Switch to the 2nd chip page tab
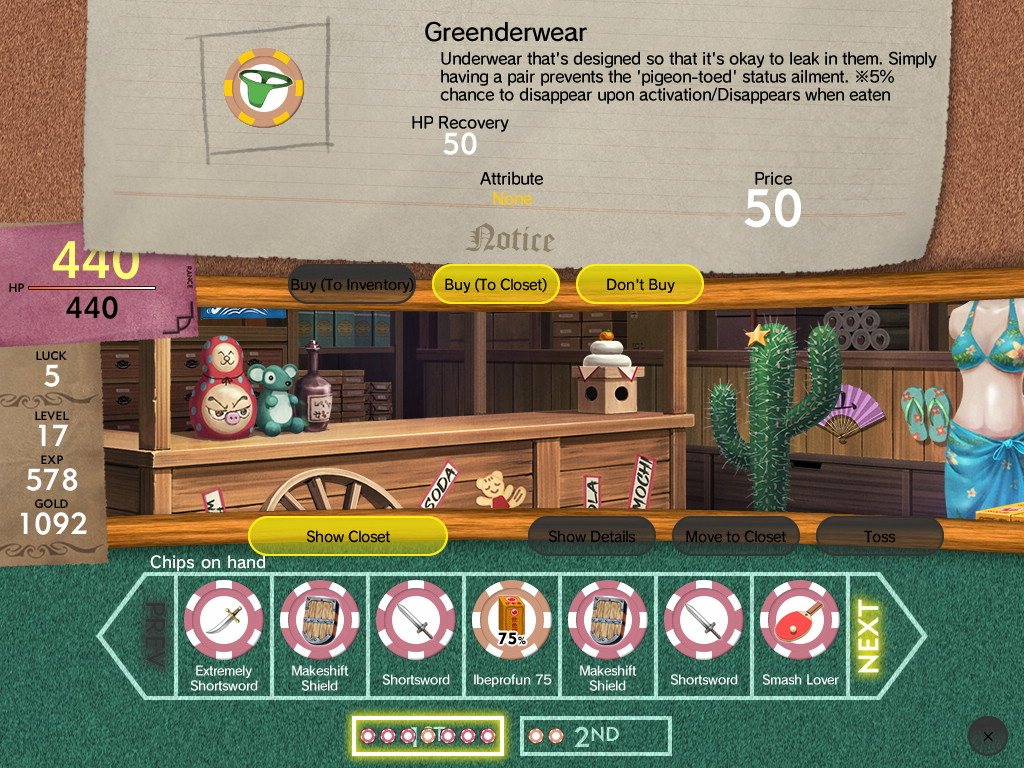This screenshot has height=768, width=1024. 596,736
